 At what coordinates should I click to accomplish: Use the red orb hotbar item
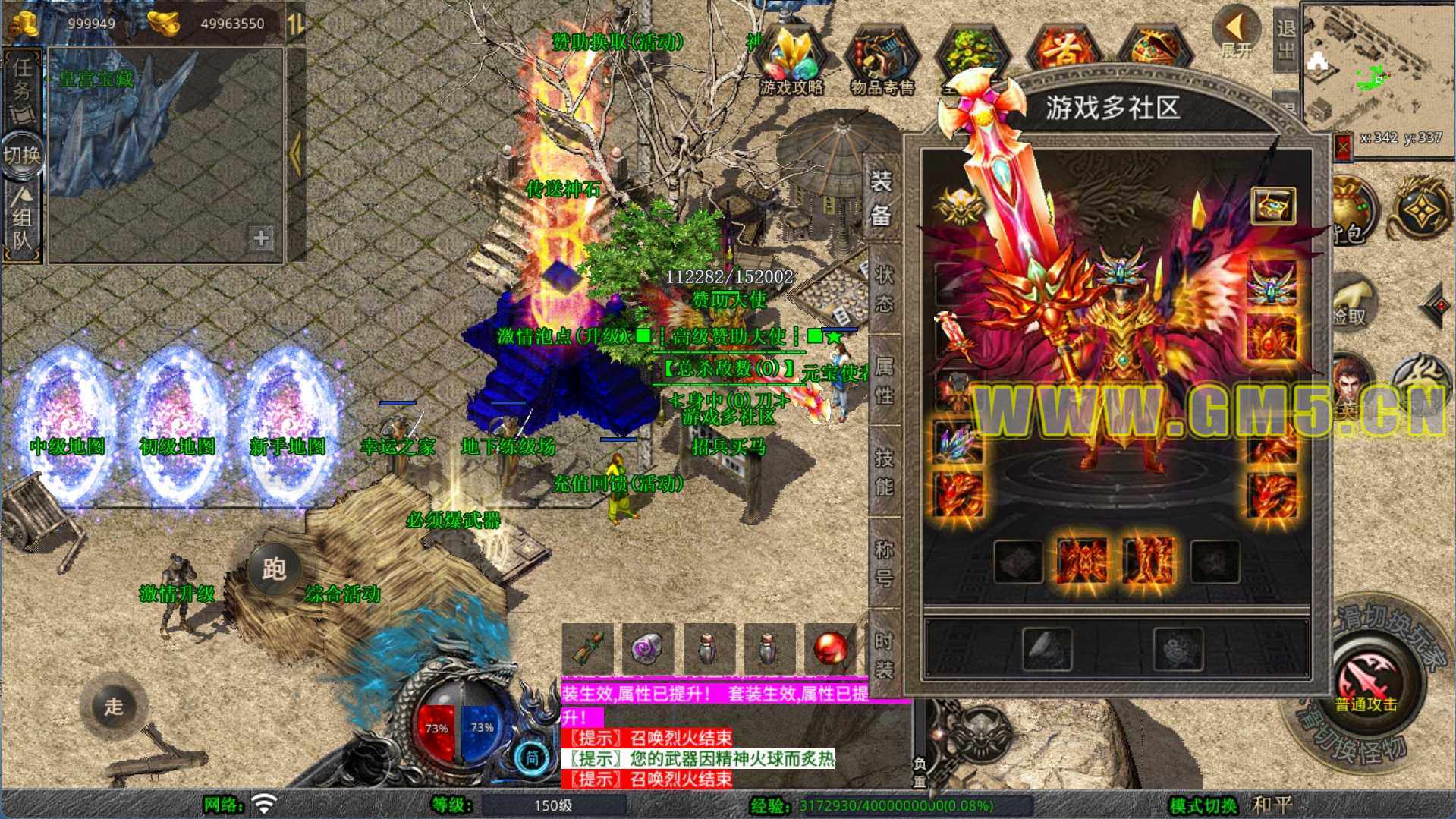pos(829,649)
